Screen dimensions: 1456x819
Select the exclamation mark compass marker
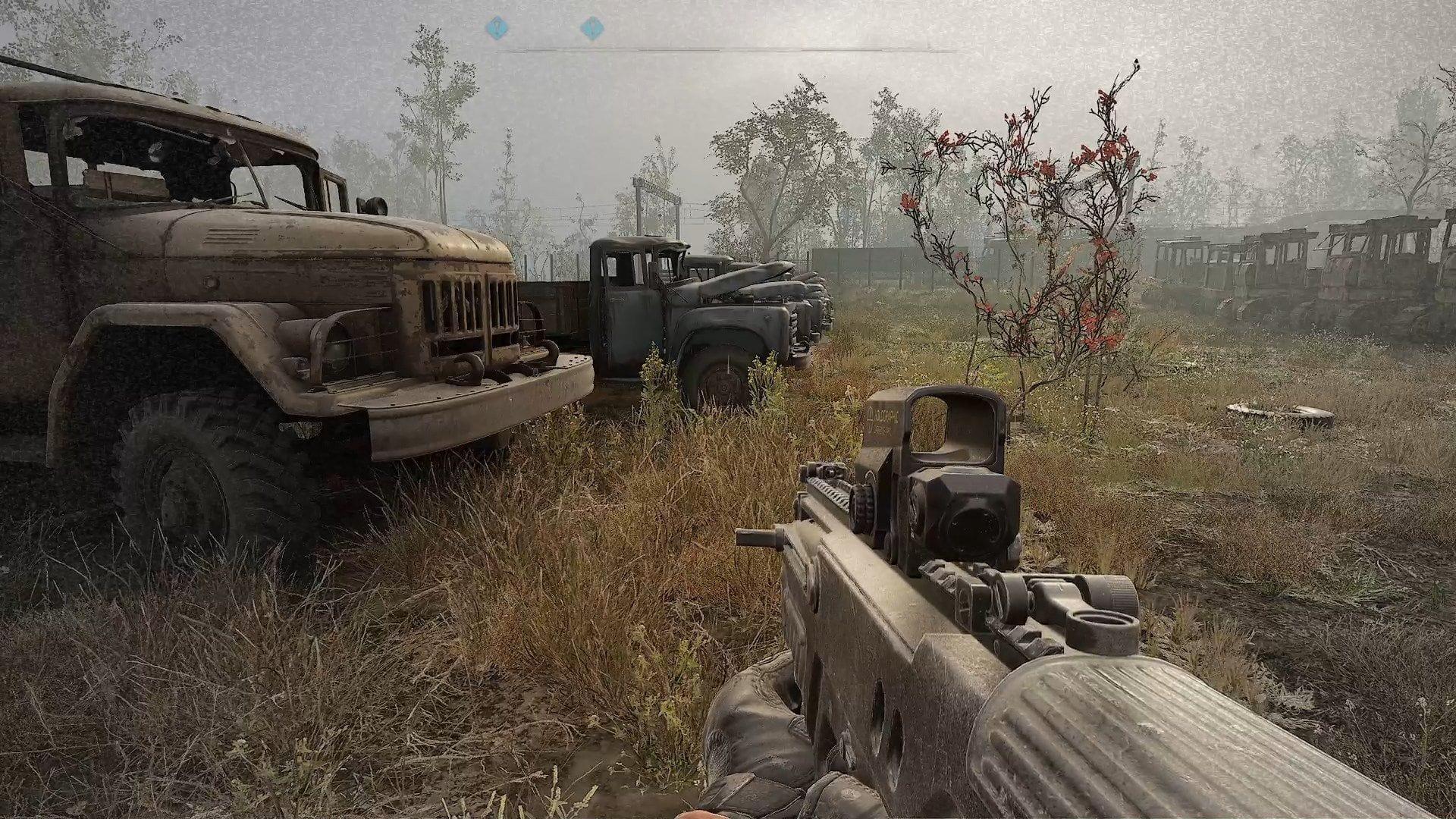coord(591,30)
